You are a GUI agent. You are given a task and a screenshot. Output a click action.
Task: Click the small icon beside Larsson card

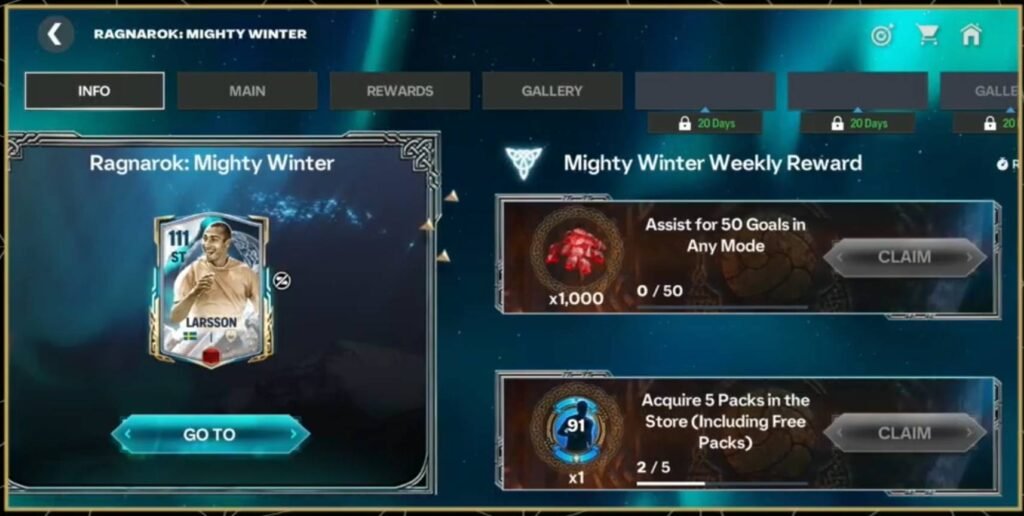click(282, 281)
